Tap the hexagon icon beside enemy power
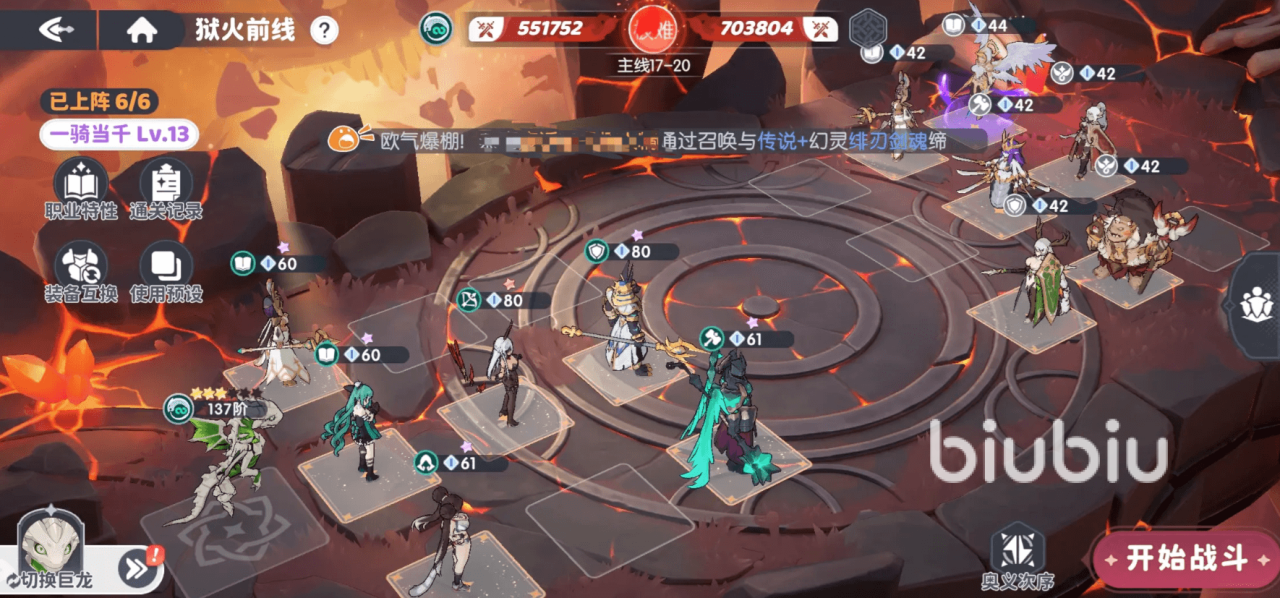The height and width of the screenshot is (598, 1280). [x=868, y=29]
